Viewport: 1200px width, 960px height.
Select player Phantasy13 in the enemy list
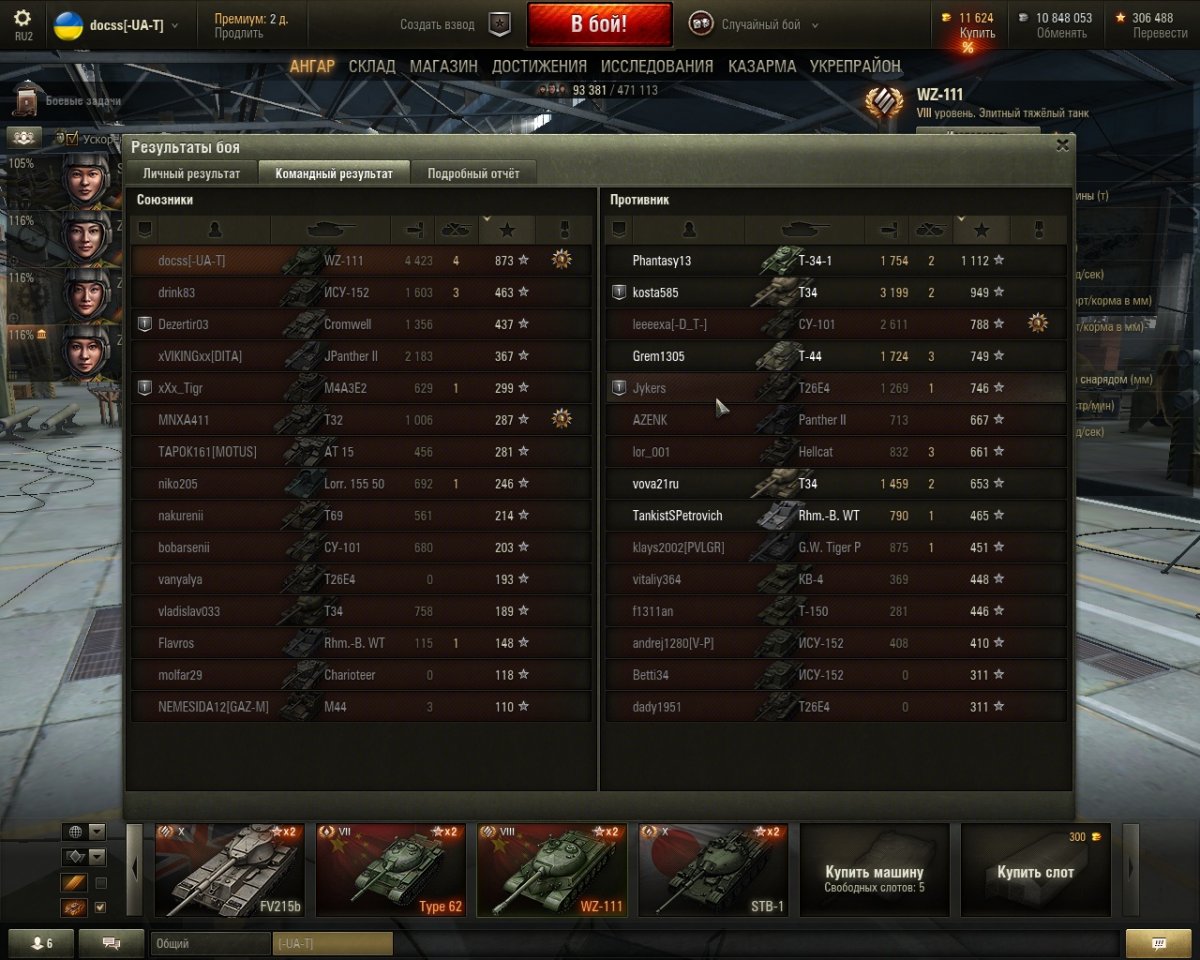tap(662, 261)
